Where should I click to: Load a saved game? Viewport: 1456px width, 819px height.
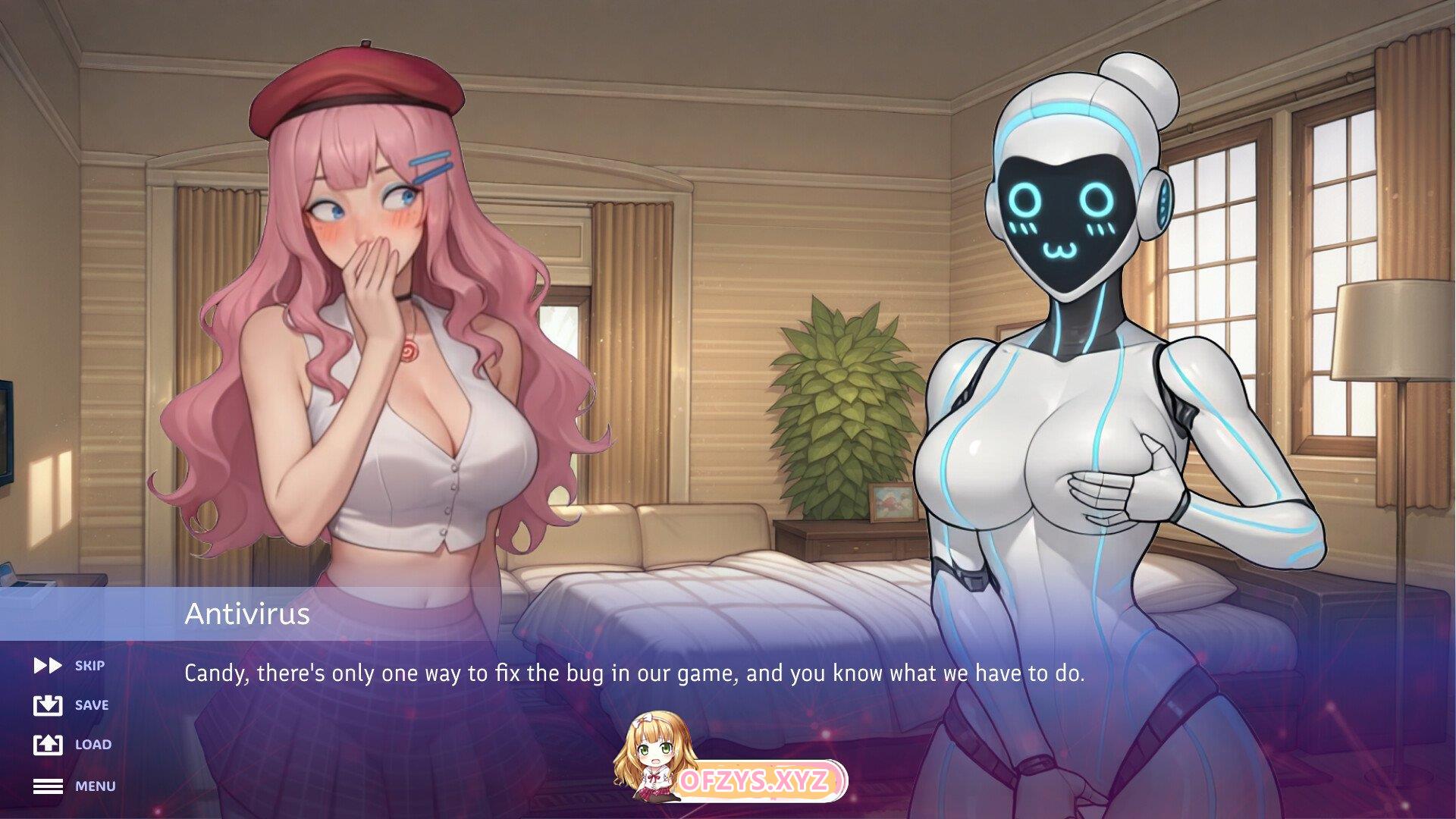73,745
